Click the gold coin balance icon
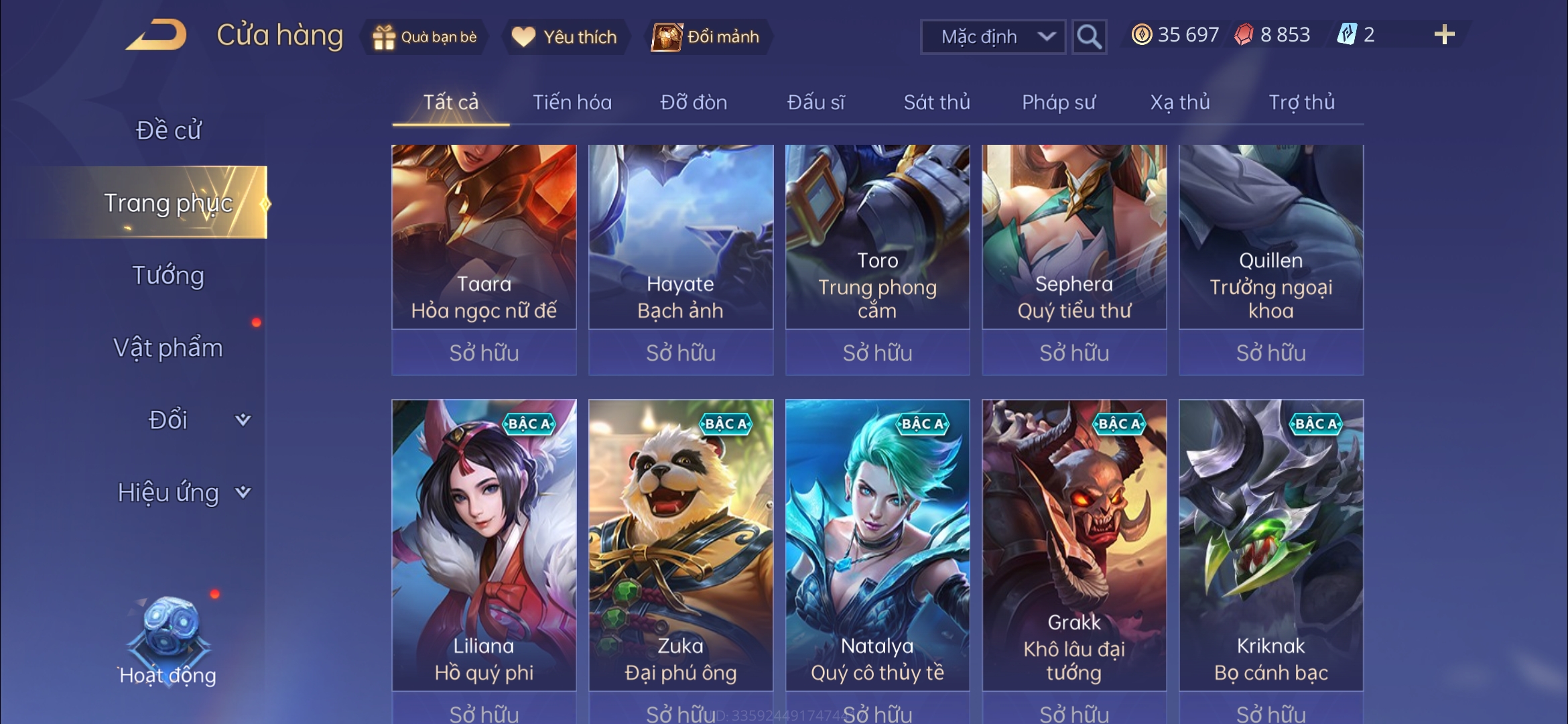Image resolution: width=1568 pixels, height=724 pixels. click(1142, 35)
